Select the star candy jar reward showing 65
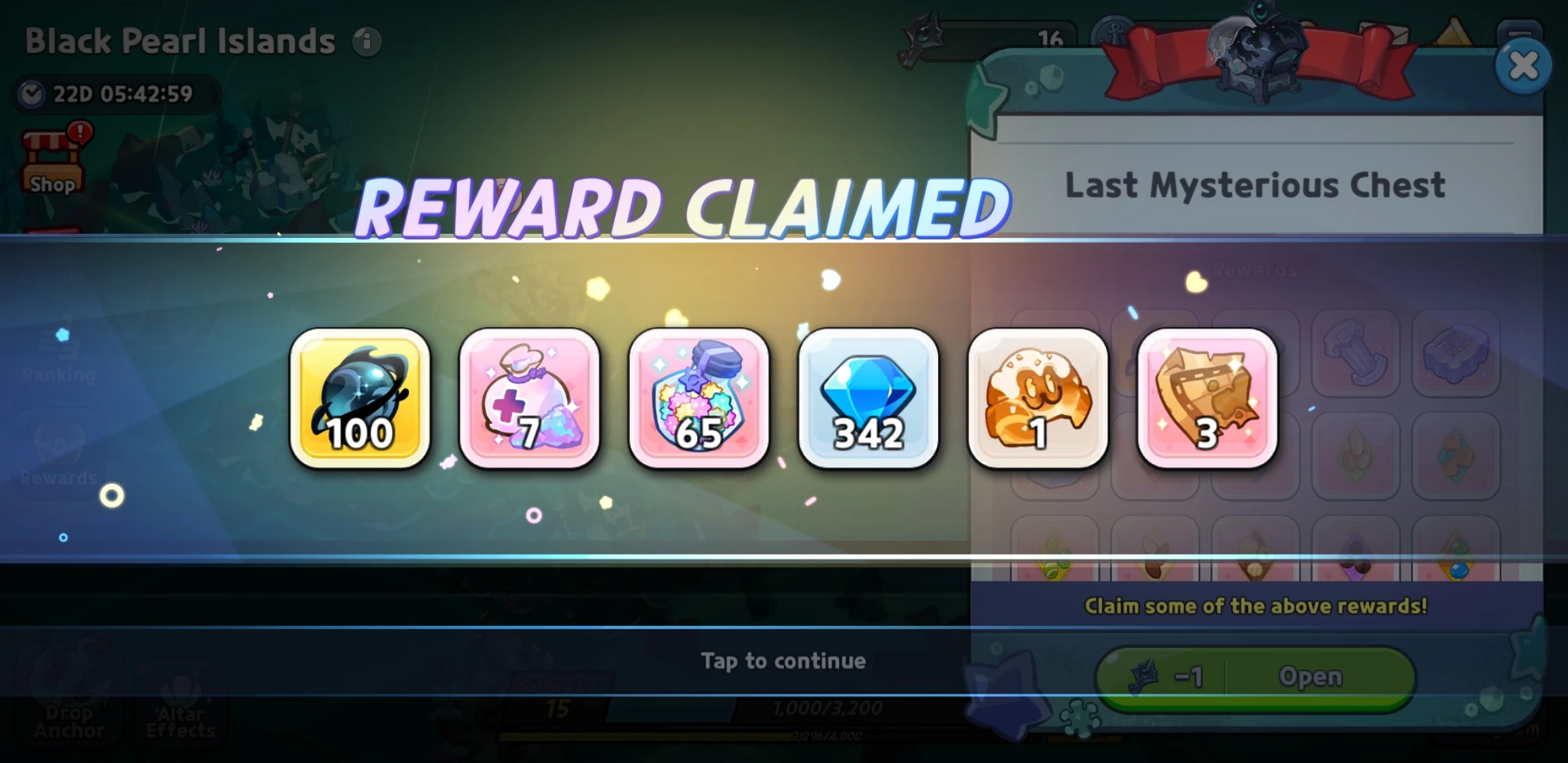Viewport: 1568px width, 763px height. (x=699, y=399)
